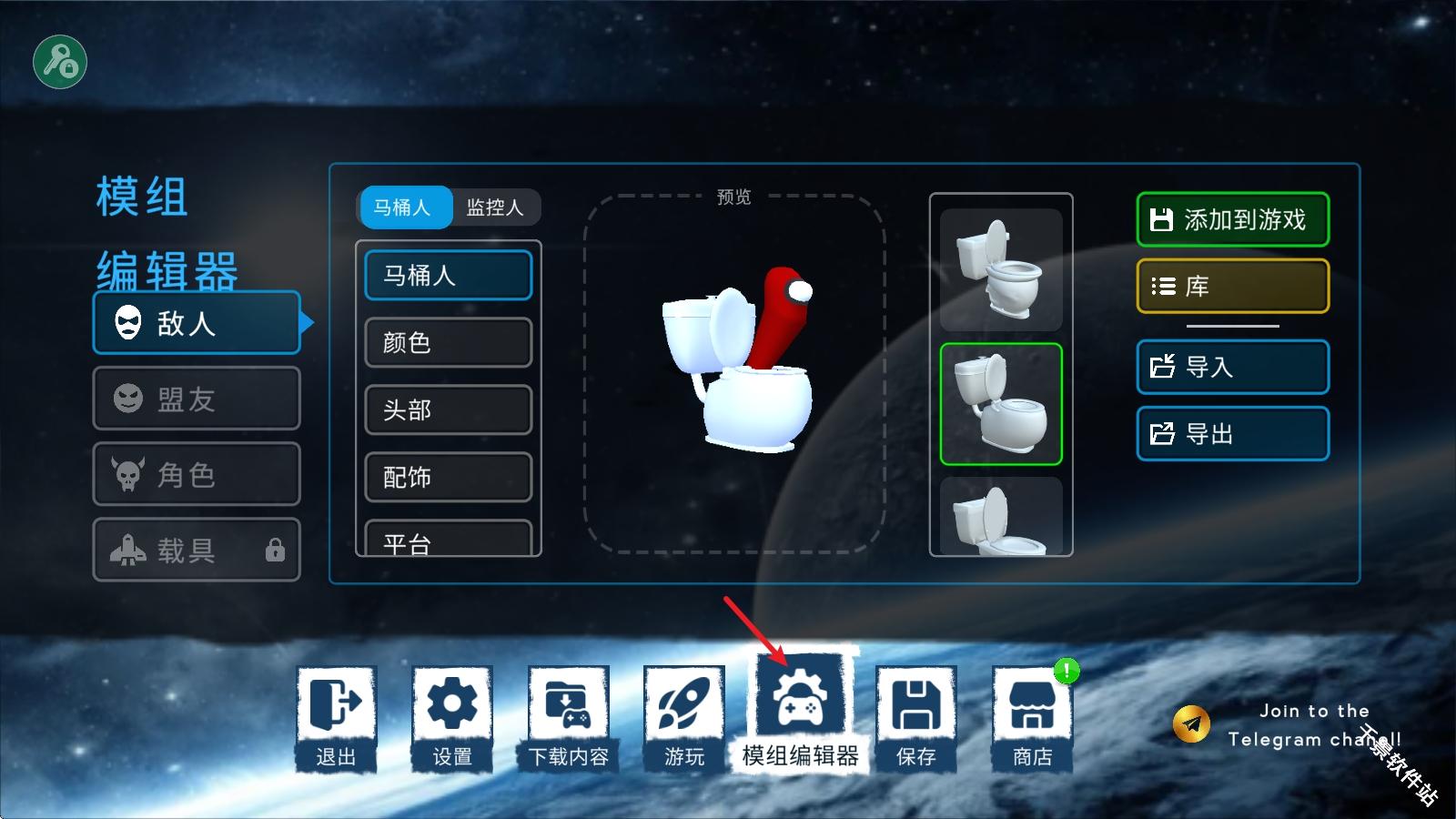Select the 敌人 enemy category

click(196, 323)
